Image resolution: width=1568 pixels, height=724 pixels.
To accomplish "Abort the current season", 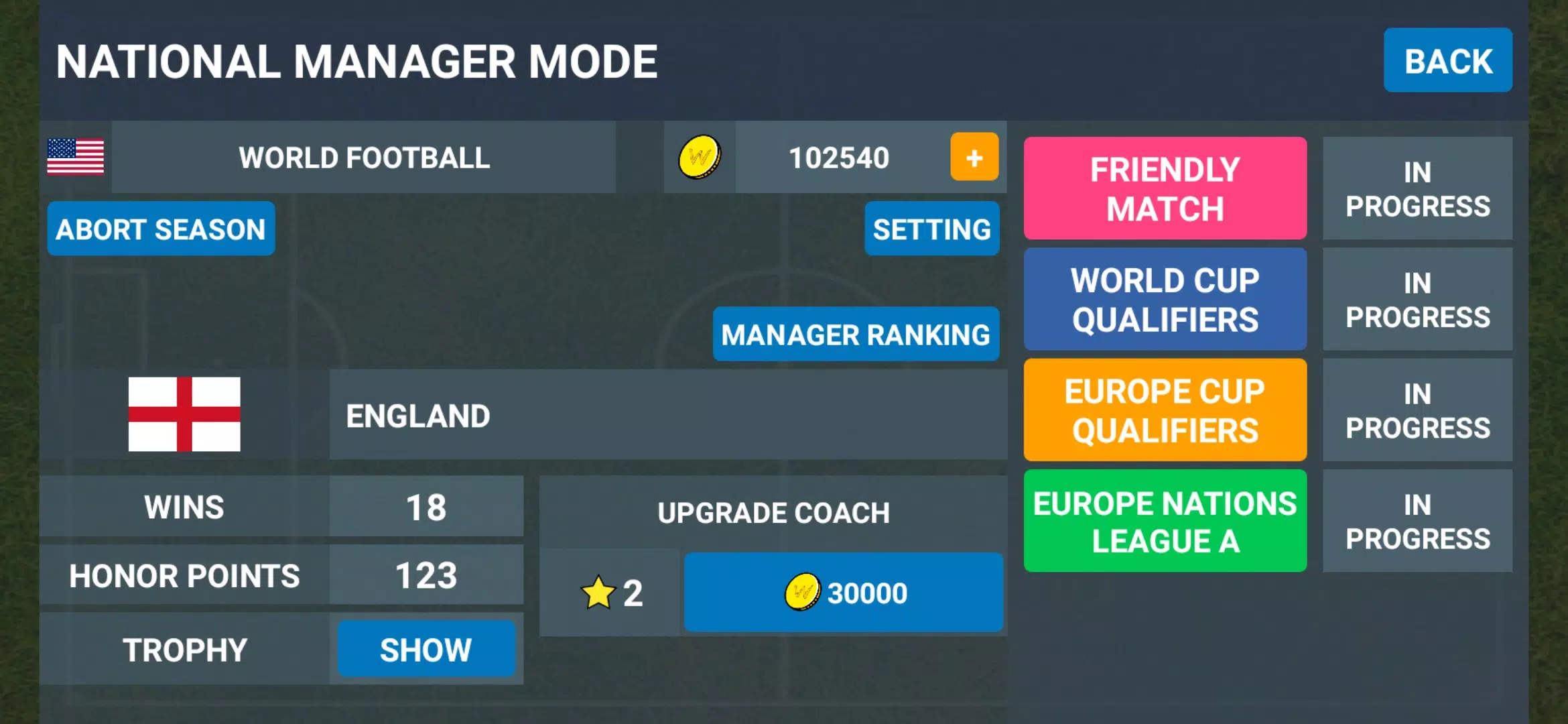I will (x=161, y=229).
